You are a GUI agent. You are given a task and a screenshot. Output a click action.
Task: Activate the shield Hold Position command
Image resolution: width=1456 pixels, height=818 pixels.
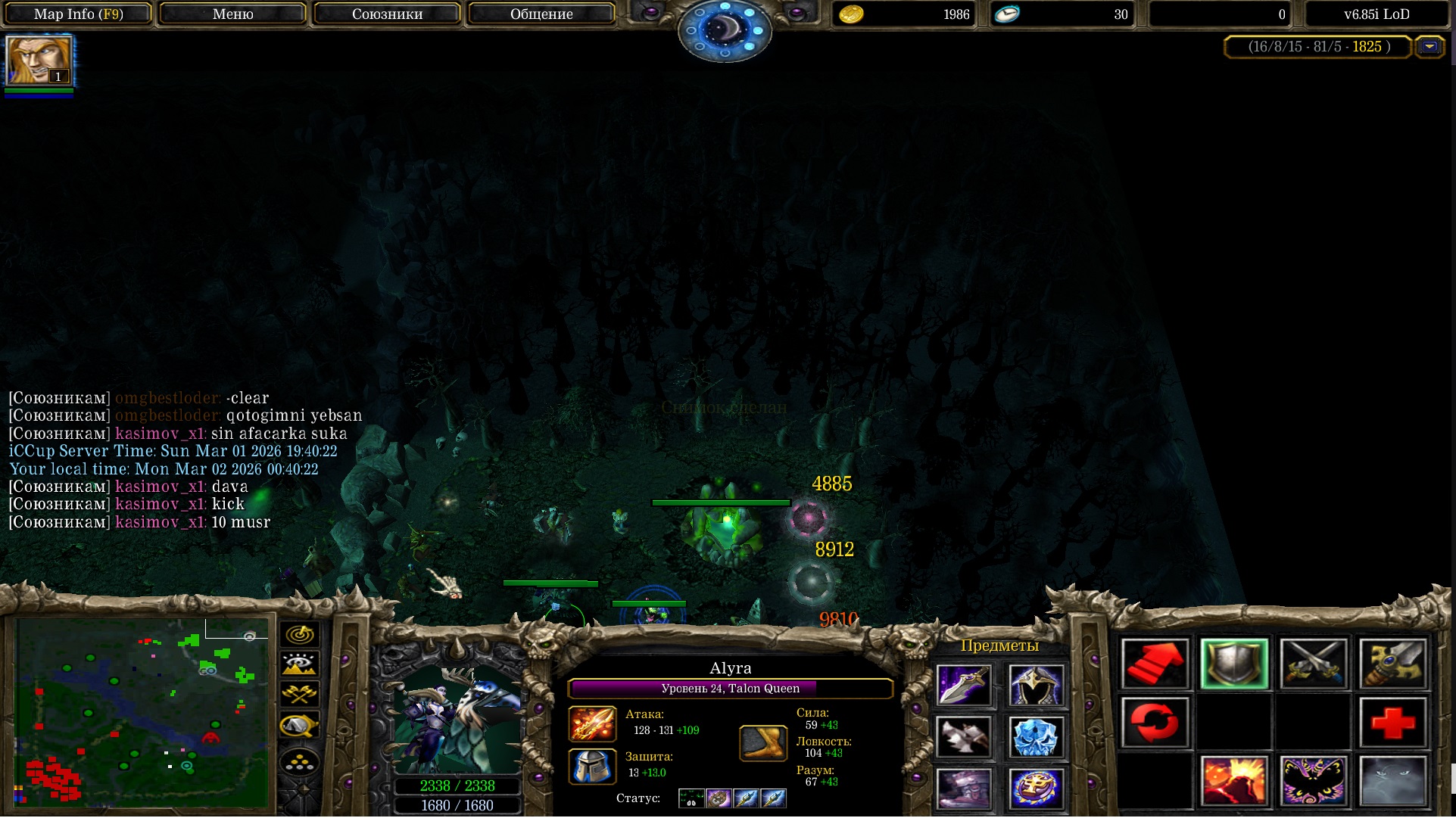[x=1234, y=664]
